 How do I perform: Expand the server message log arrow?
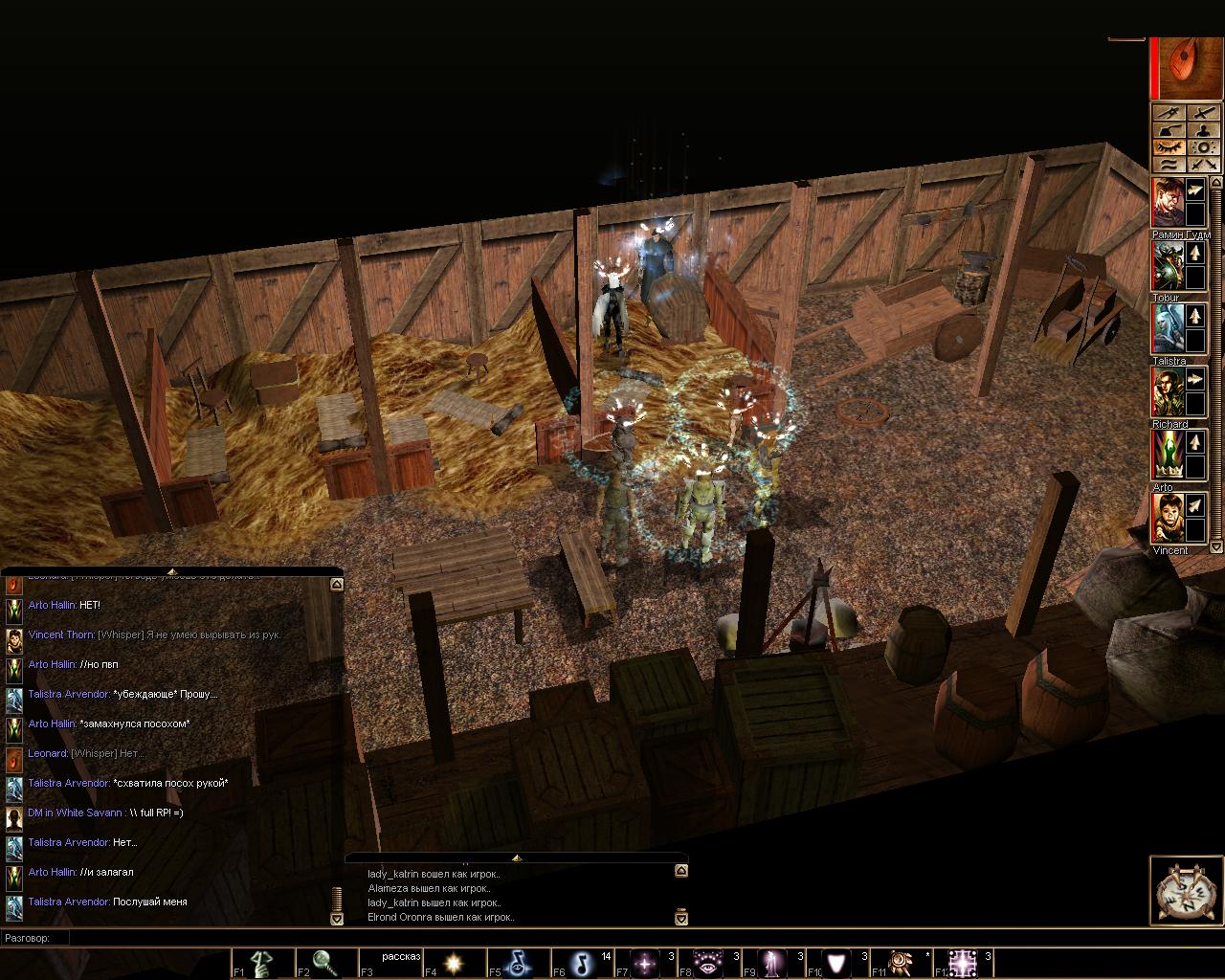[x=516, y=857]
